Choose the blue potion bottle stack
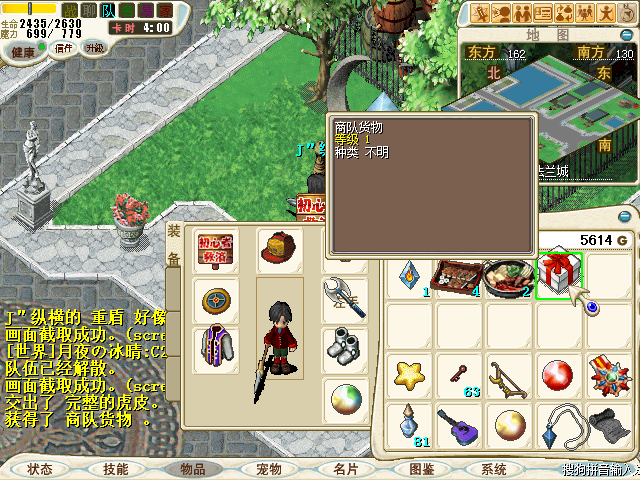 coord(410,425)
